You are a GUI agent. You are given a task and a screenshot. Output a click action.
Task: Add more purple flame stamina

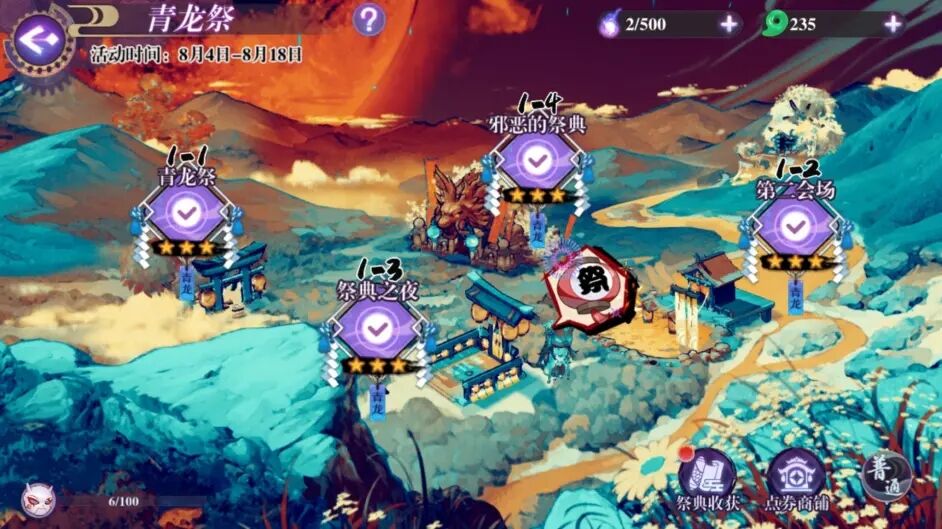tap(729, 24)
